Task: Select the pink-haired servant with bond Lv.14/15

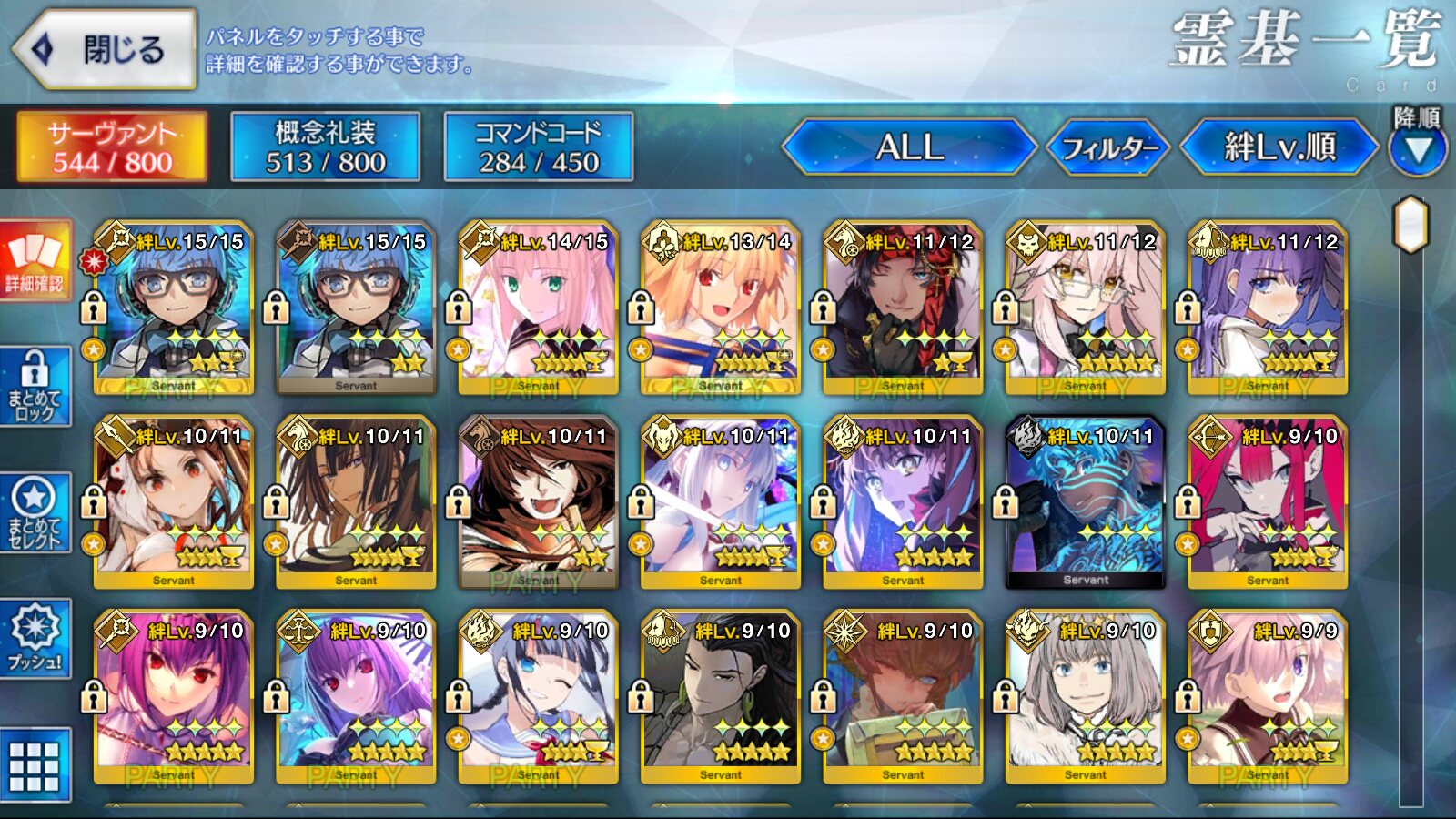Action: (538, 309)
